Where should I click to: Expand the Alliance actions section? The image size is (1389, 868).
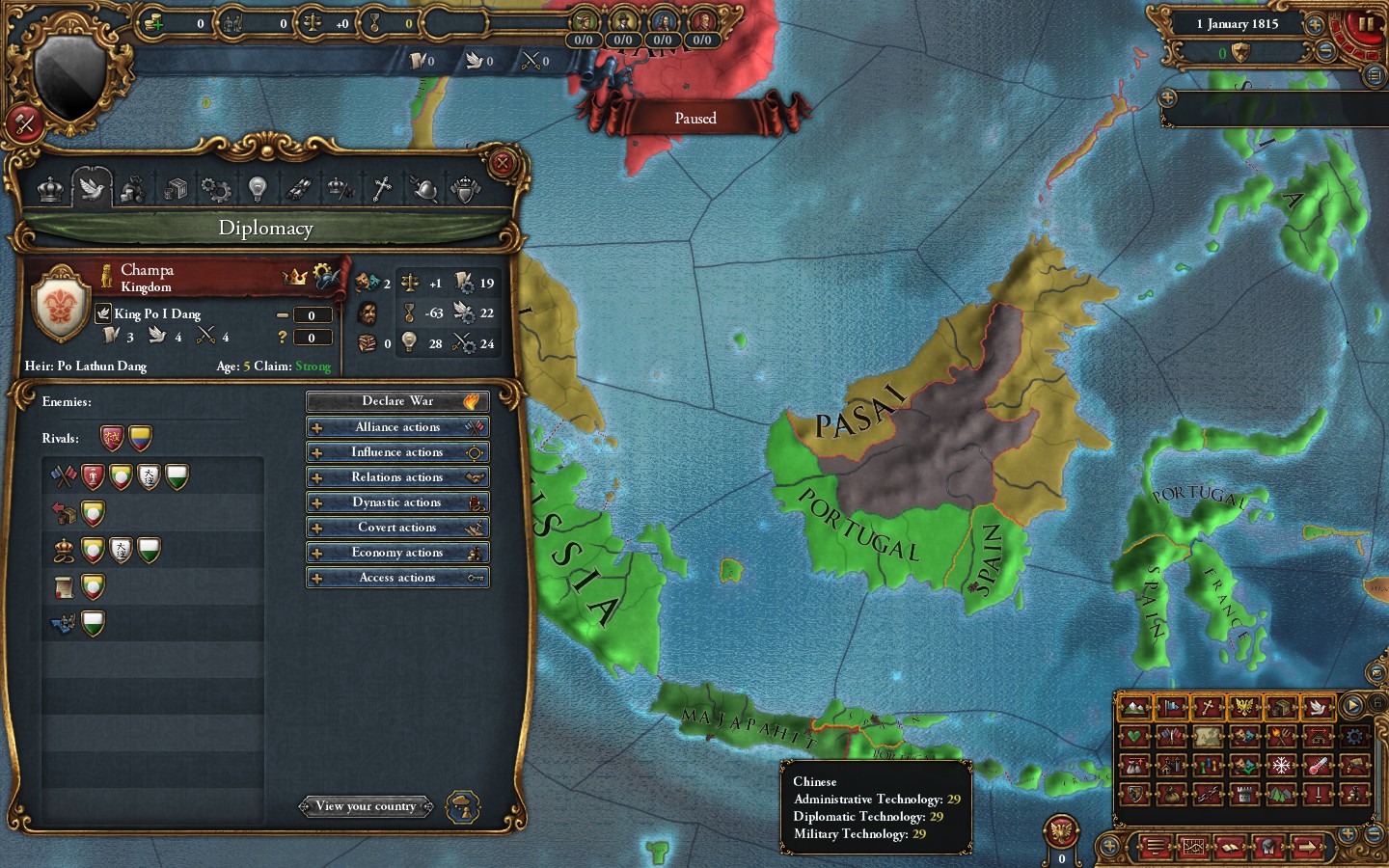(396, 426)
